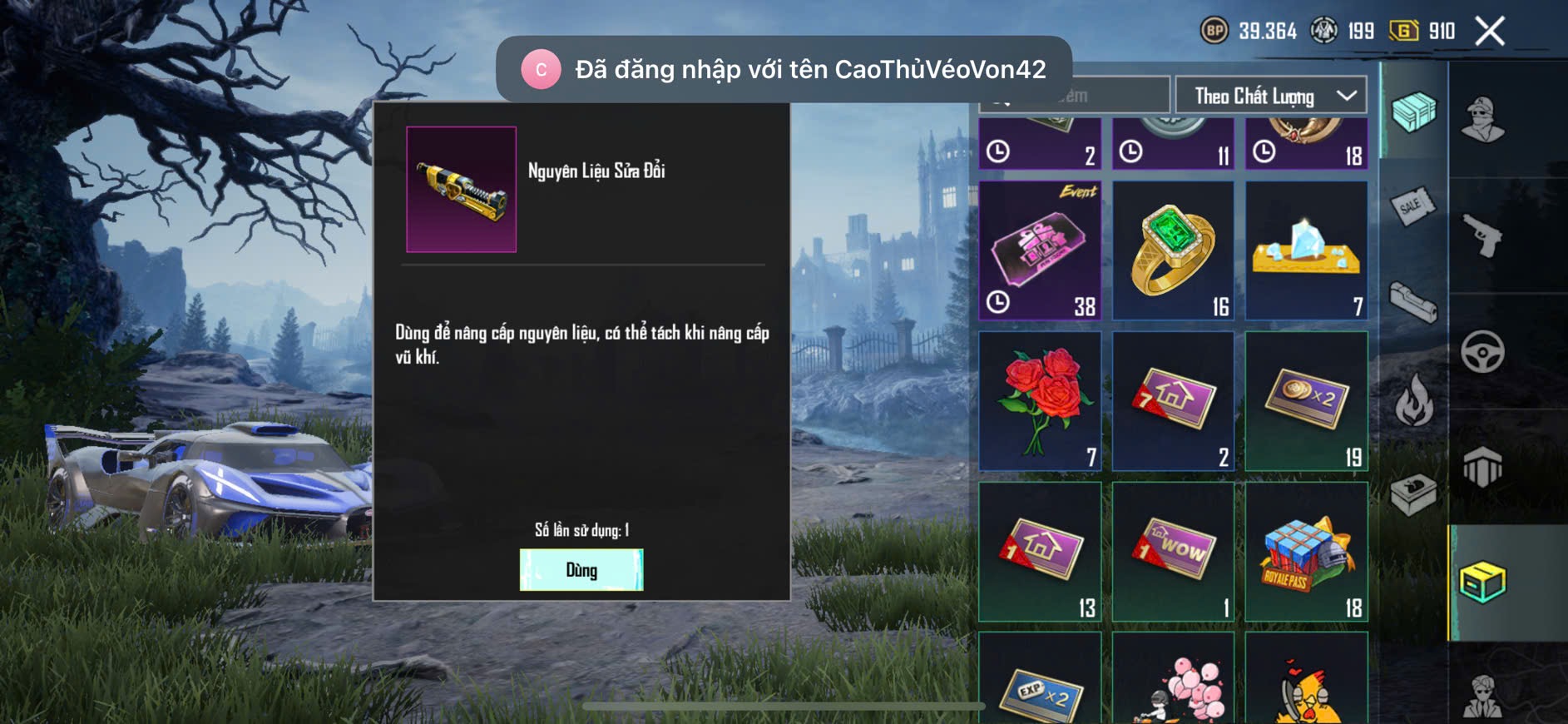This screenshot has height=724, width=1568.
Task: Close the inventory with the X
Action: pos(1489,32)
